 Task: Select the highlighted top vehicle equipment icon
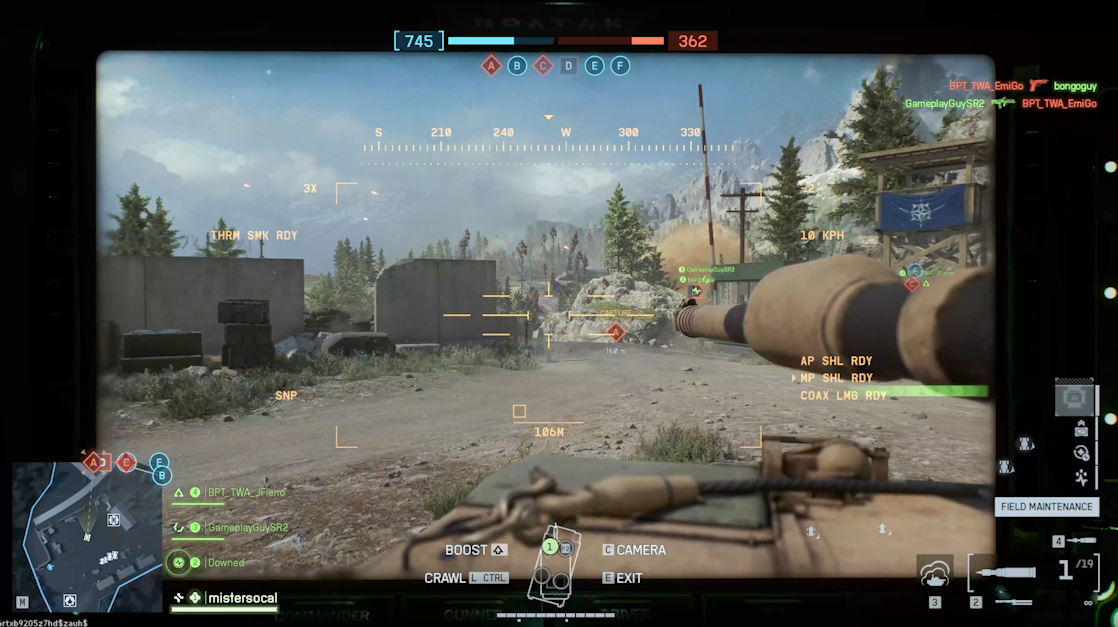pos(1075,399)
